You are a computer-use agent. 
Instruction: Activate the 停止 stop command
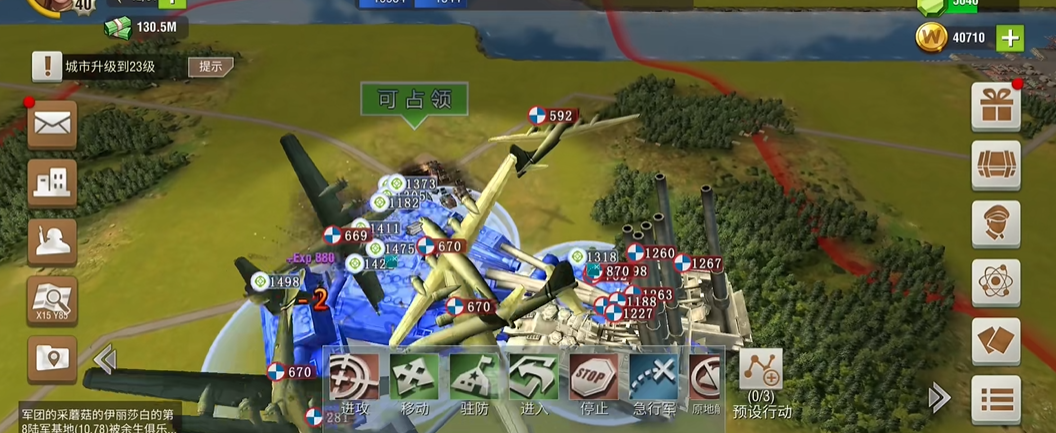pyautogui.click(x=593, y=384)
